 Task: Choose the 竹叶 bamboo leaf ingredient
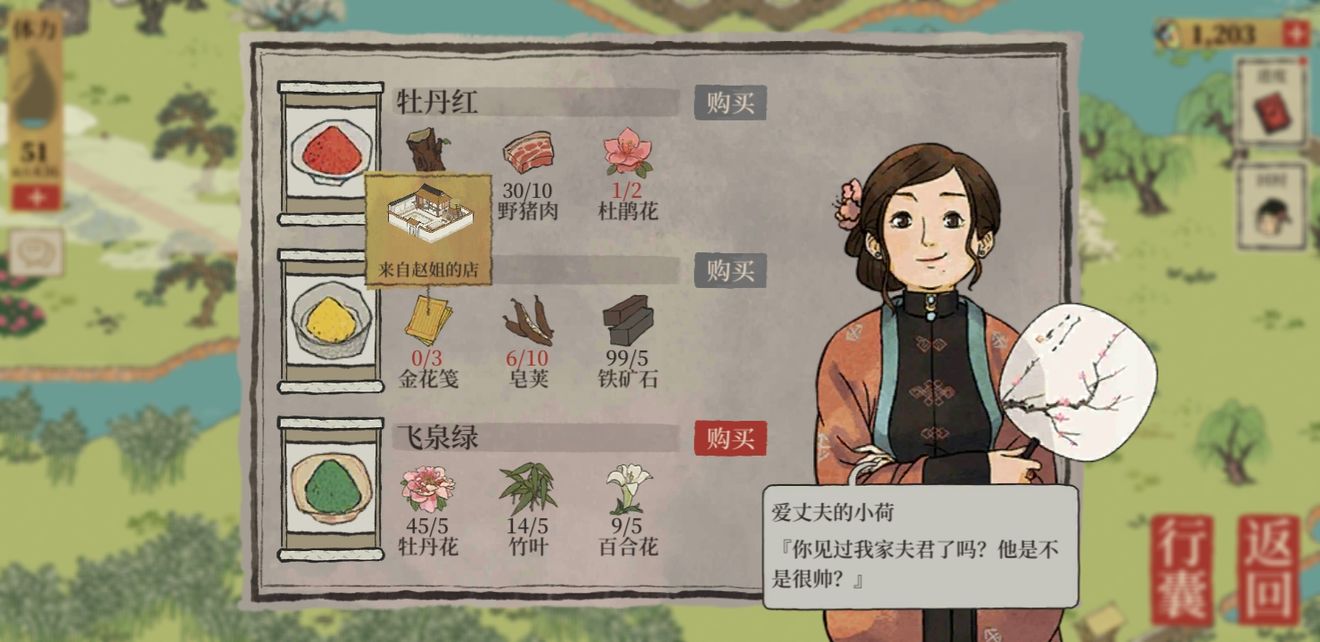(527, 488)
